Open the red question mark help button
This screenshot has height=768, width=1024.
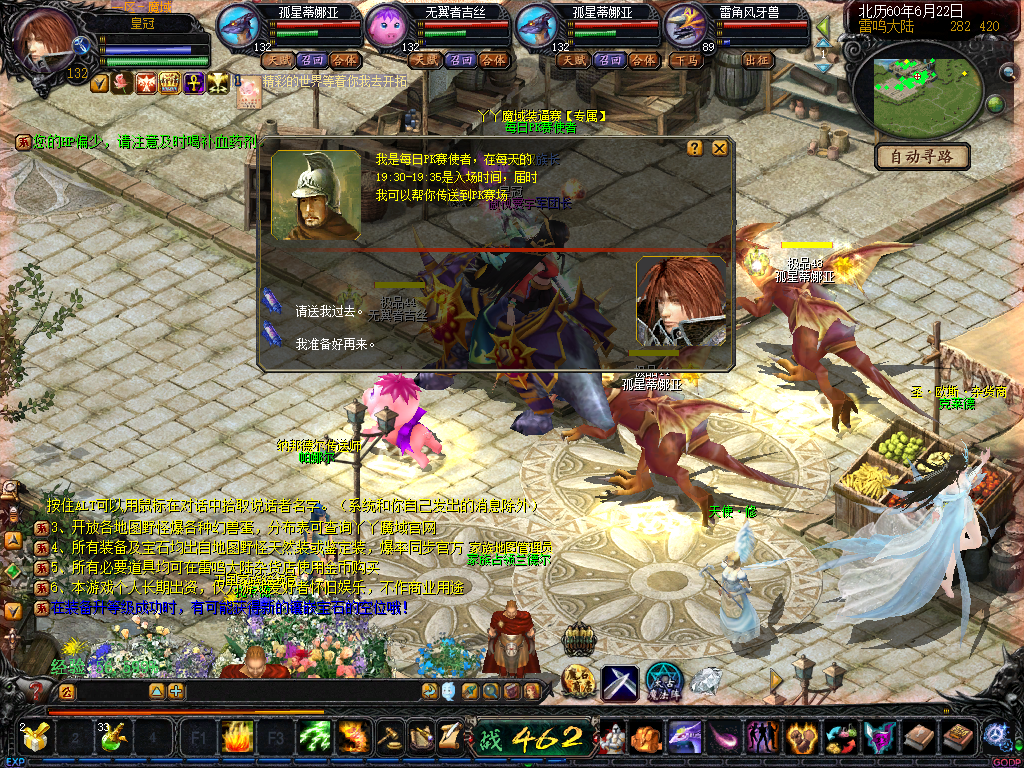tap(37, 690)
